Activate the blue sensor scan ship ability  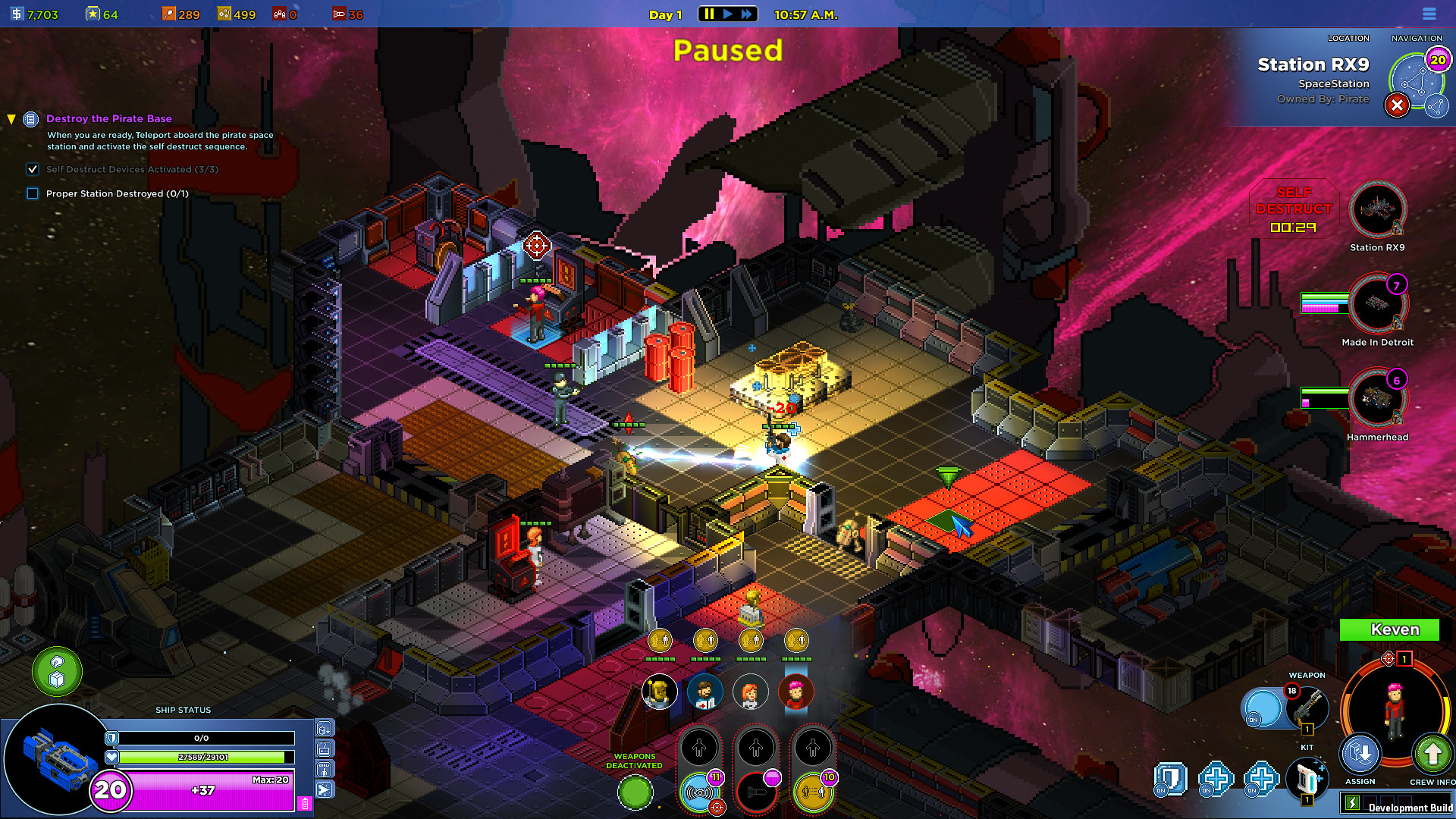[x=699, y=792]
